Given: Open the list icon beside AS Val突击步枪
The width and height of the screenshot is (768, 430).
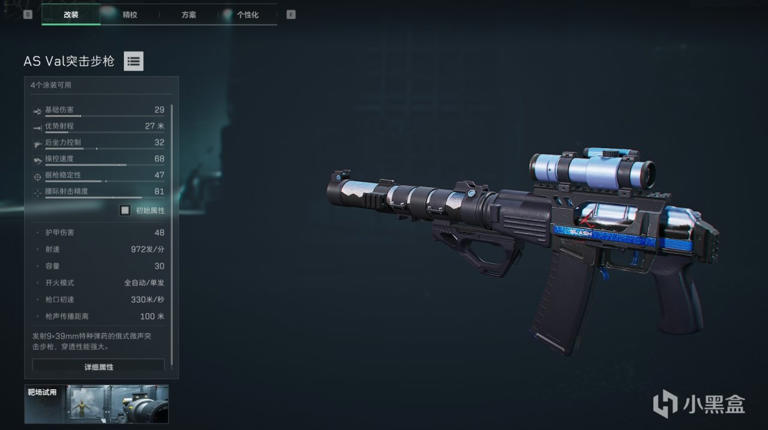Looking at the screenshot, I should (x=133, y=61).
